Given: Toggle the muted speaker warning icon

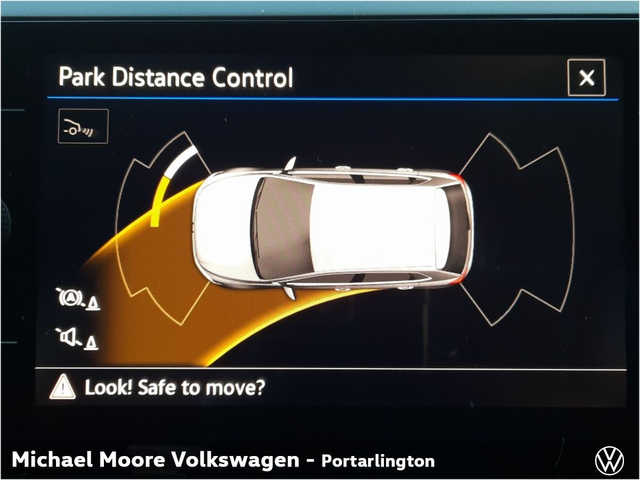Looking at the screenshot, I should pyautogui.click(x=77, y=338).
